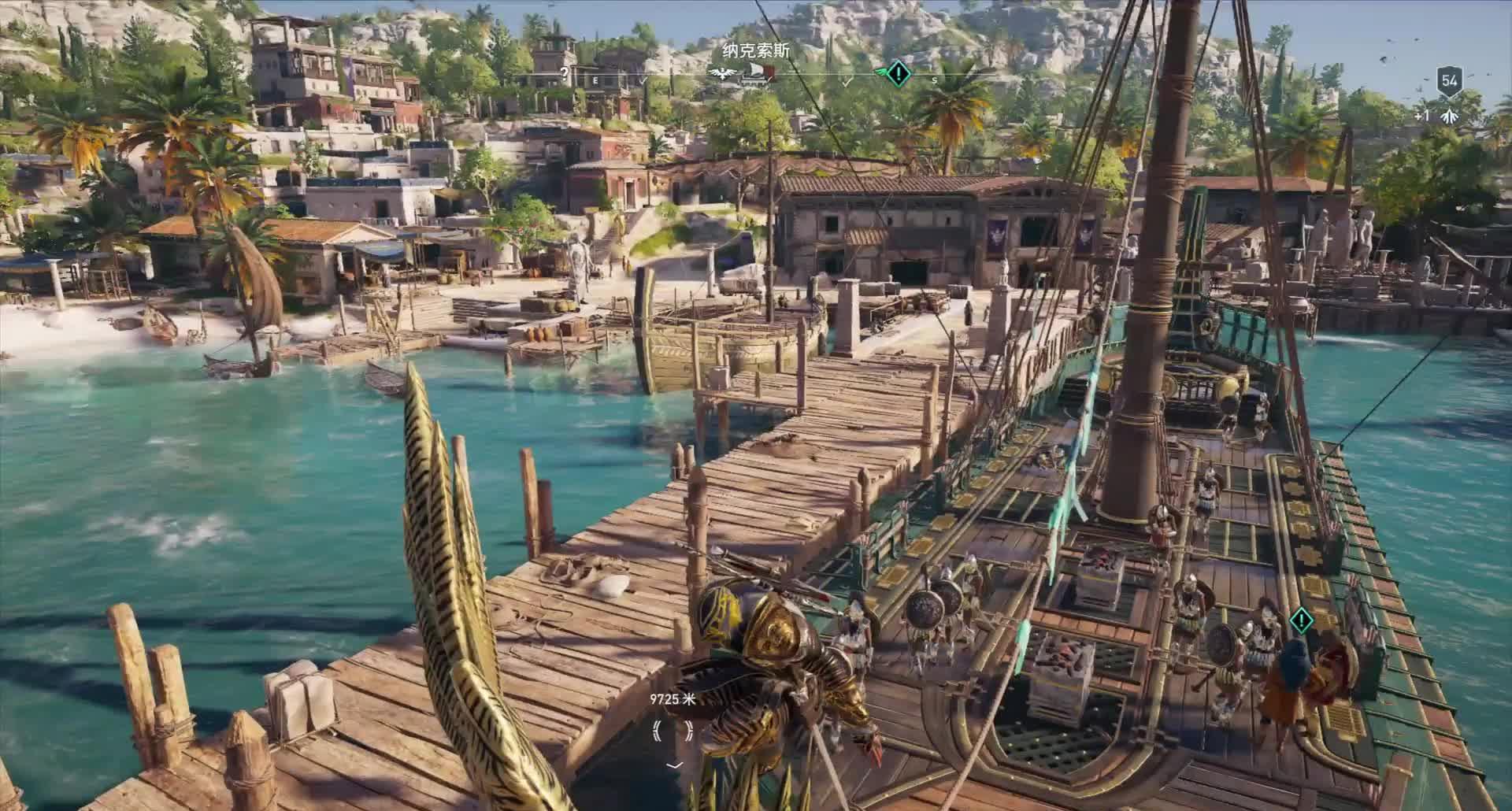Select the eagle emblem on the compass bar
The height and width of the screenshot is (811, 1512).
click(x=721, y=73)
